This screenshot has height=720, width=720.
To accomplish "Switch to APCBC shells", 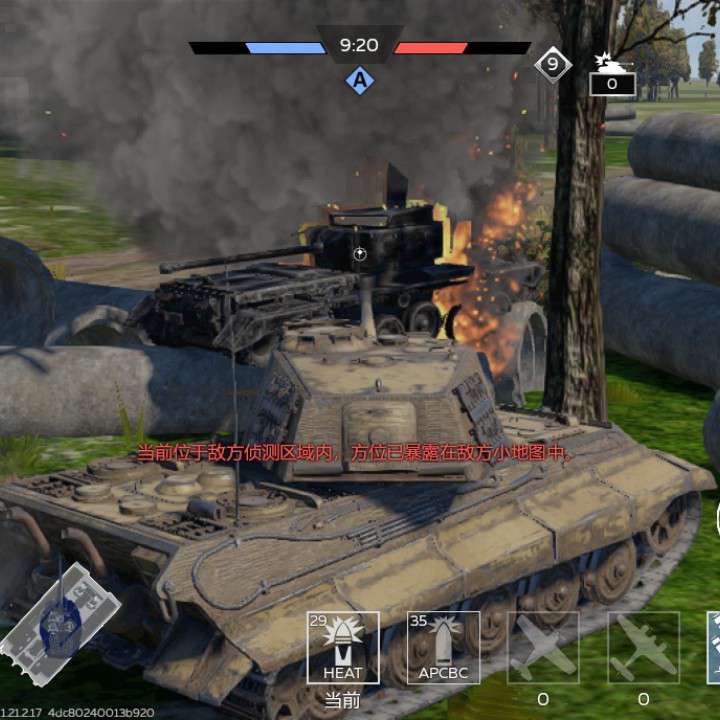I will coord(443,647).
